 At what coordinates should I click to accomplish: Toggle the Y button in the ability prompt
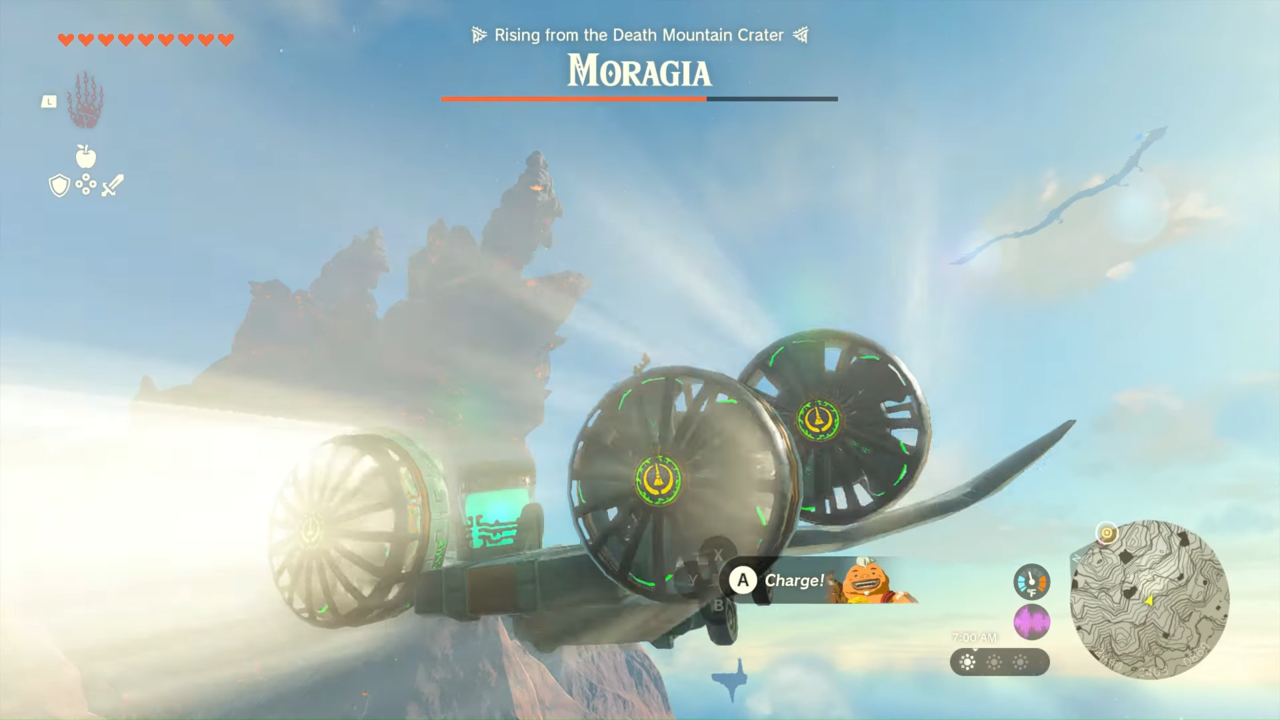pyautogui.click(x=693, y=578)
